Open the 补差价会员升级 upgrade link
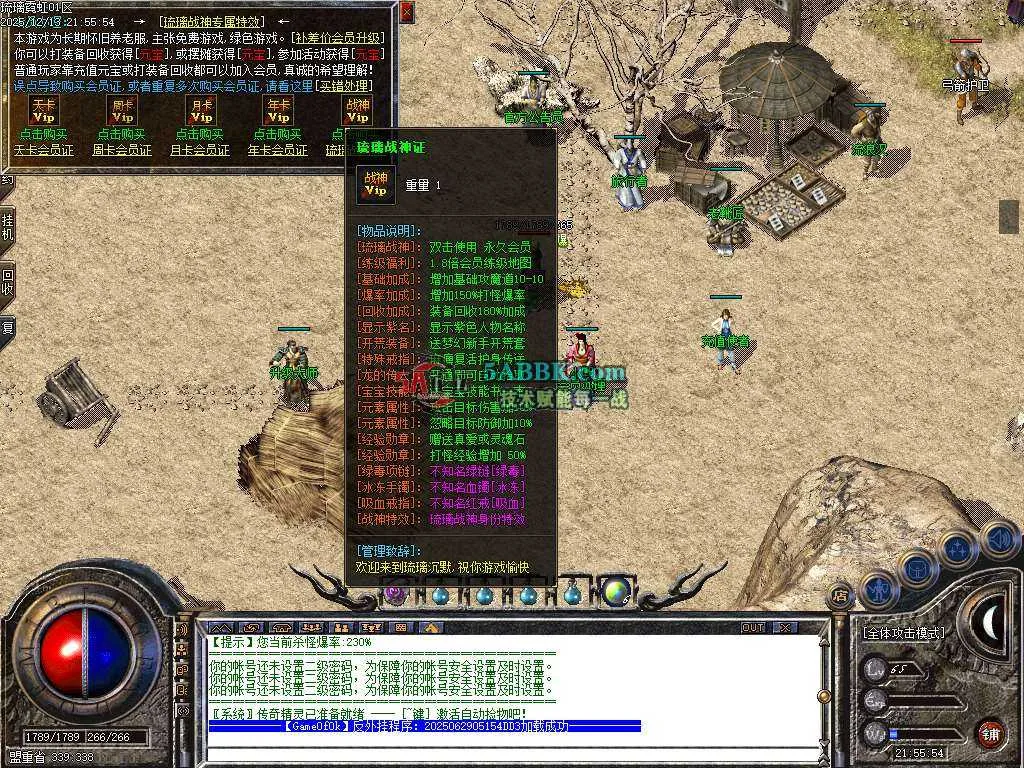Screen dimensions: 1024x768 pos(339,38)
